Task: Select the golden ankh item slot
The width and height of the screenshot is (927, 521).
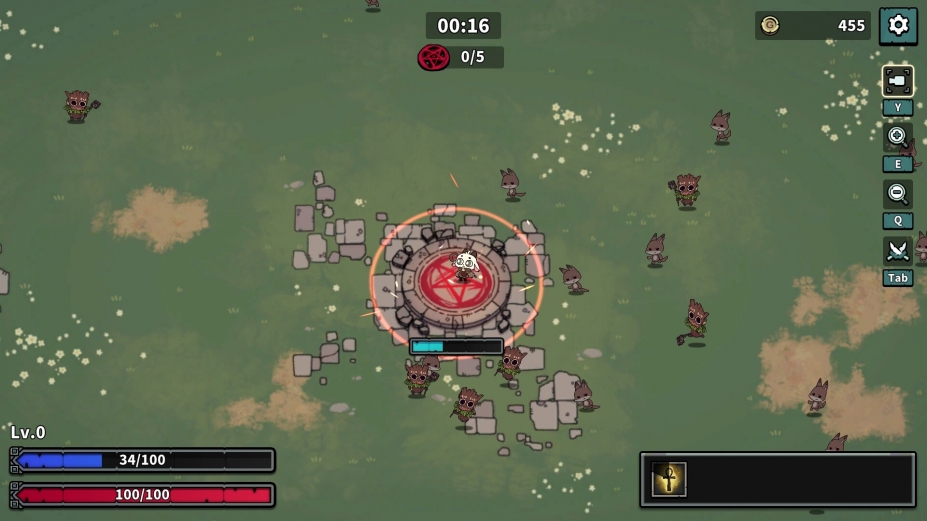Action: tap(669, 479)
